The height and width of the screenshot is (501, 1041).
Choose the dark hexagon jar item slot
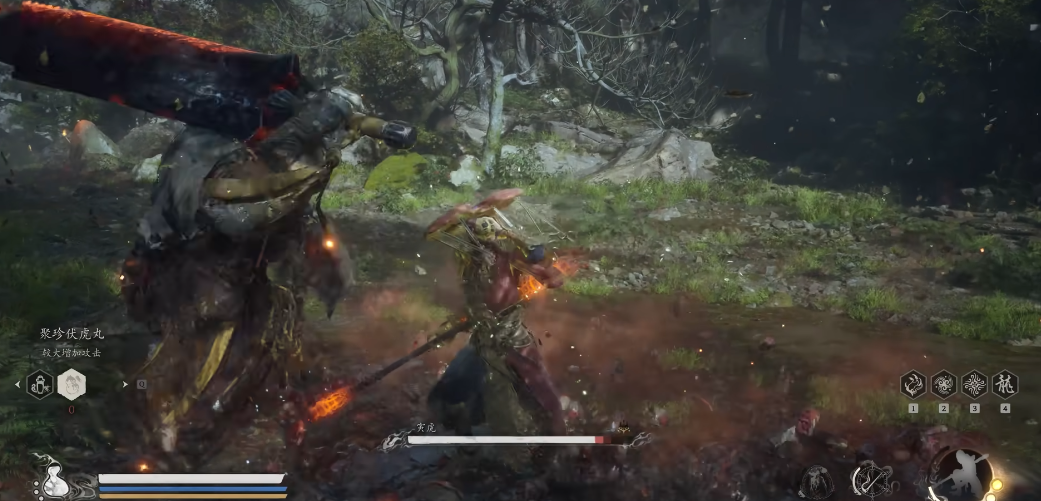39,384
